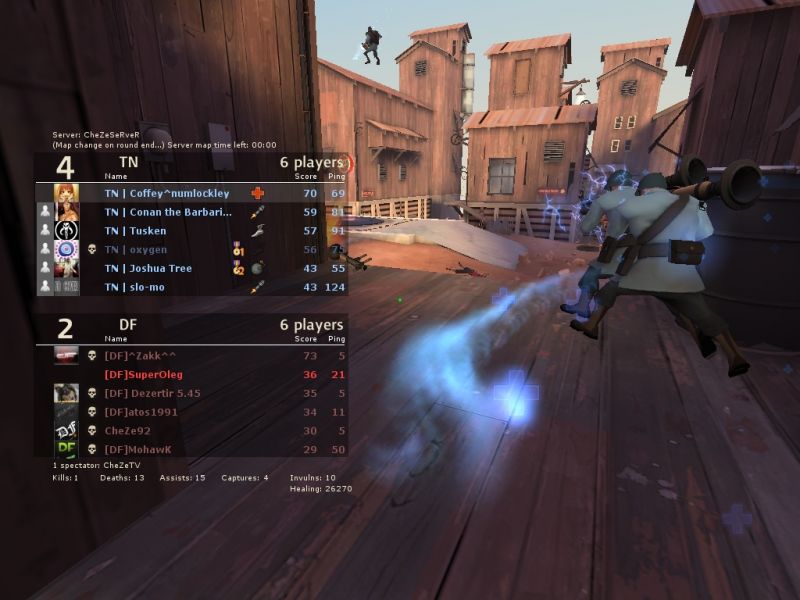Click MohawK's green DF avatar

click(67, 449)
